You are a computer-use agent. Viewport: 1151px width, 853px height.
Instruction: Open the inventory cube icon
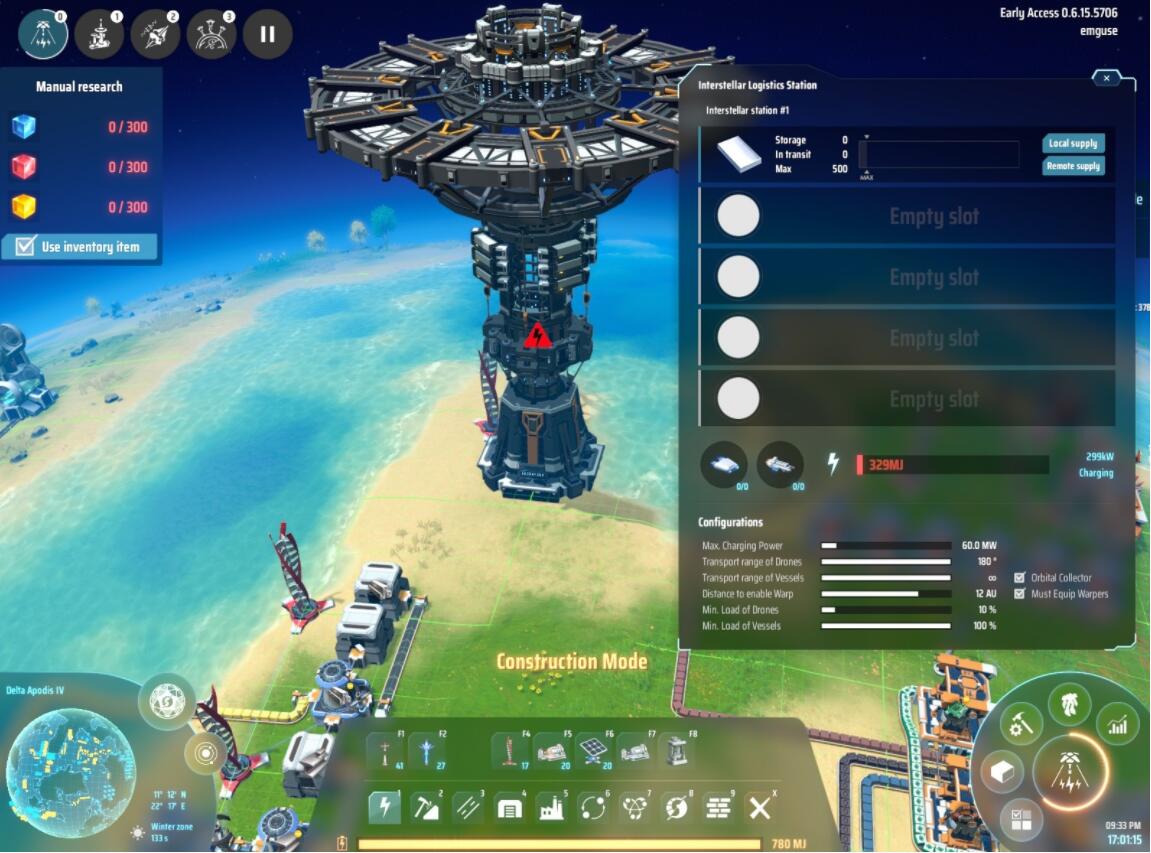tap(999, 770)
